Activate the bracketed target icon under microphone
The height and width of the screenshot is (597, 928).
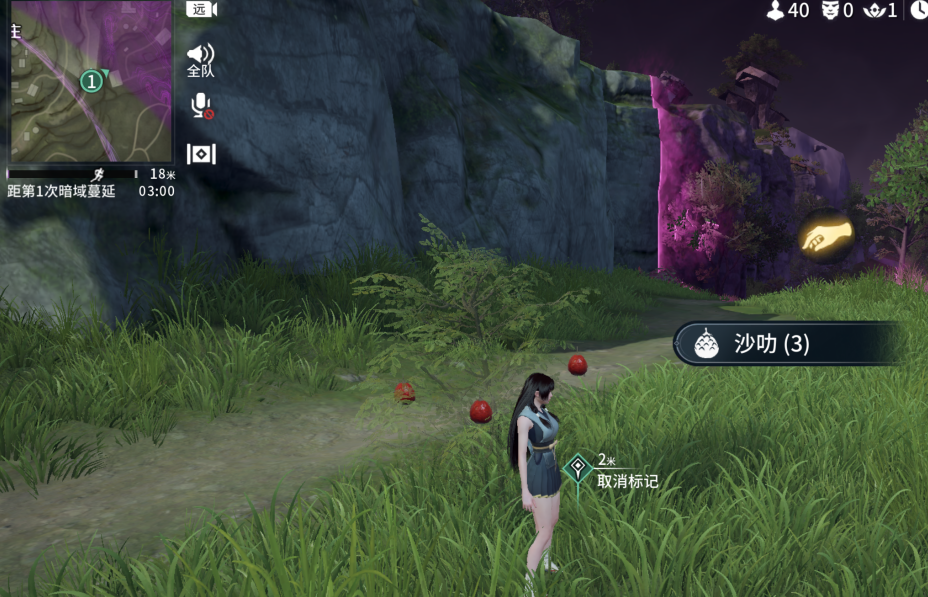[x=201, y=154]
